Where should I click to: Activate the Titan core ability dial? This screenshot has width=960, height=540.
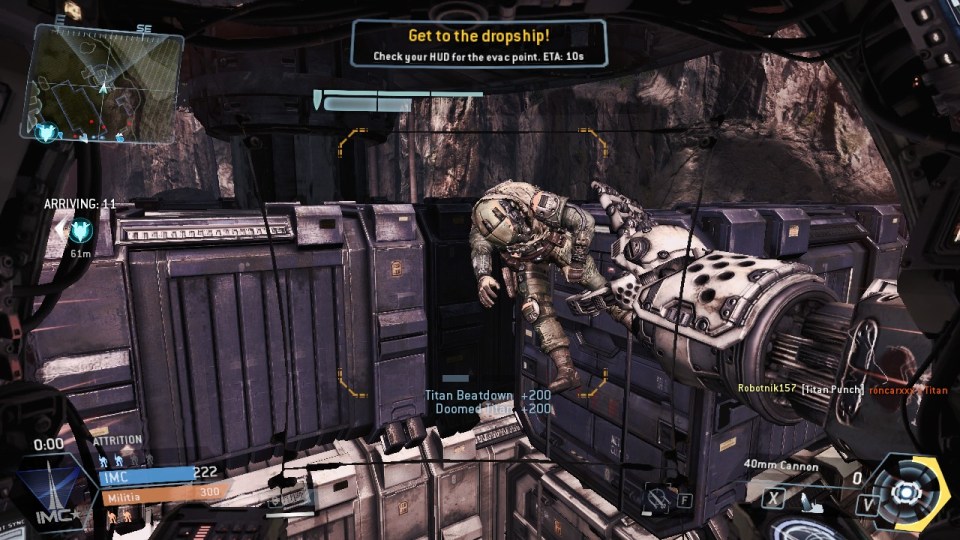click(906, 491)
